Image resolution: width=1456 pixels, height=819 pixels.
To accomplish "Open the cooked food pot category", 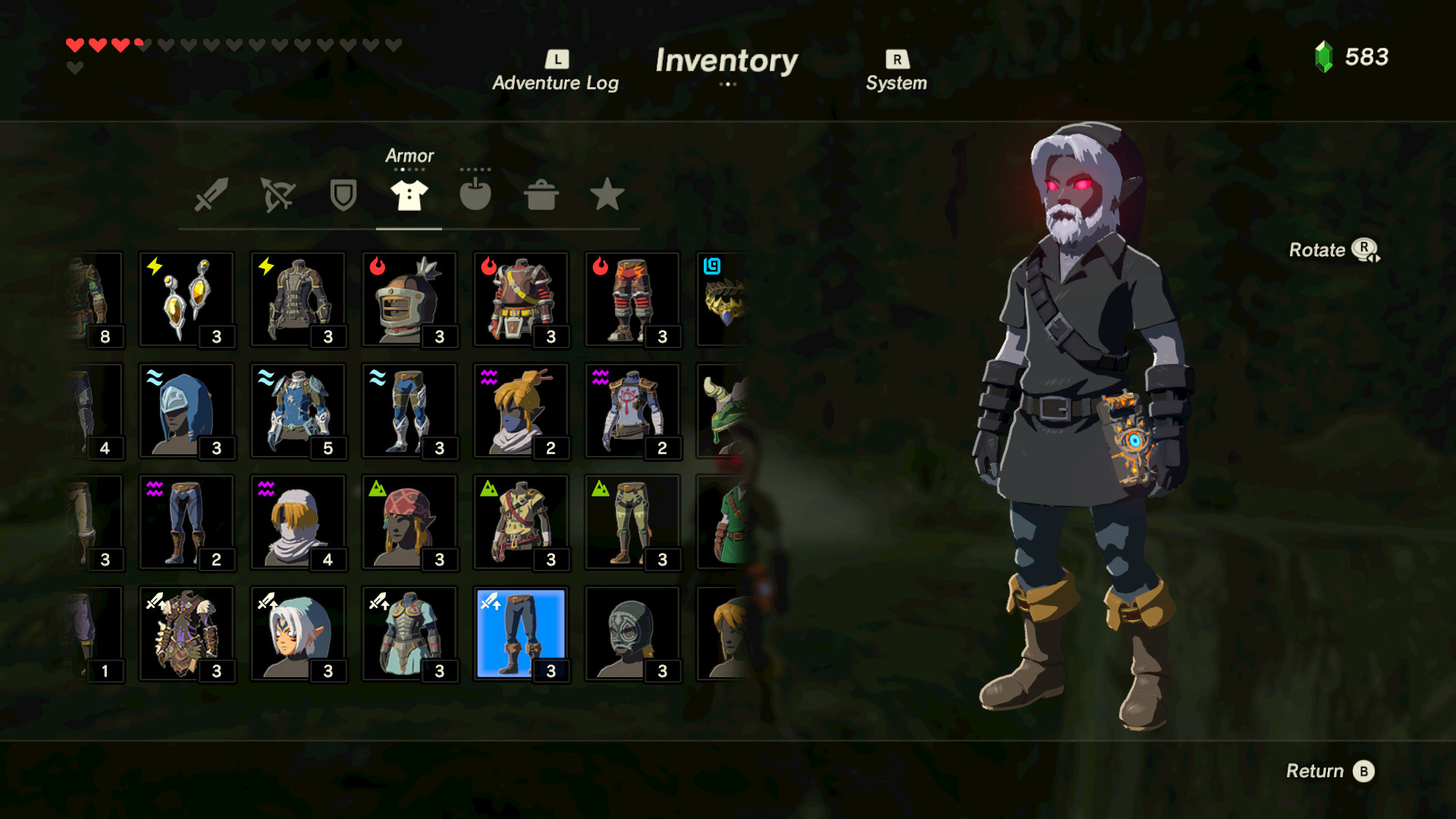I will [541, 195].
